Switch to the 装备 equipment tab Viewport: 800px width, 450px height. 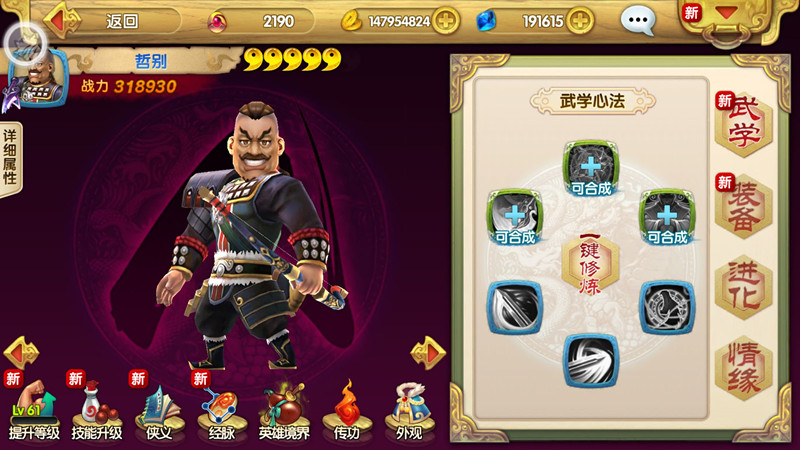point(743,205)
